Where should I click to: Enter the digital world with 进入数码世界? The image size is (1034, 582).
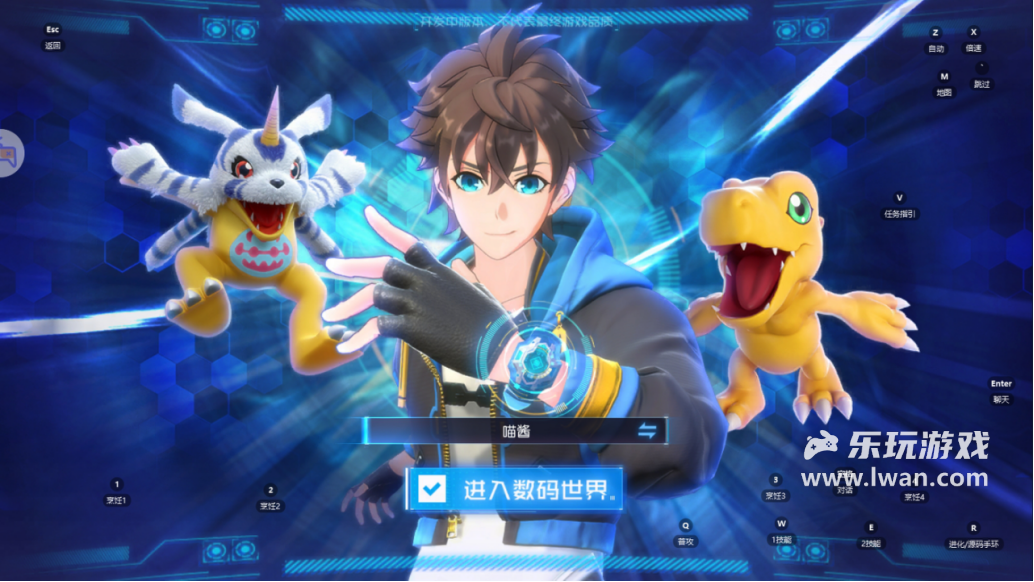point(534,490)
